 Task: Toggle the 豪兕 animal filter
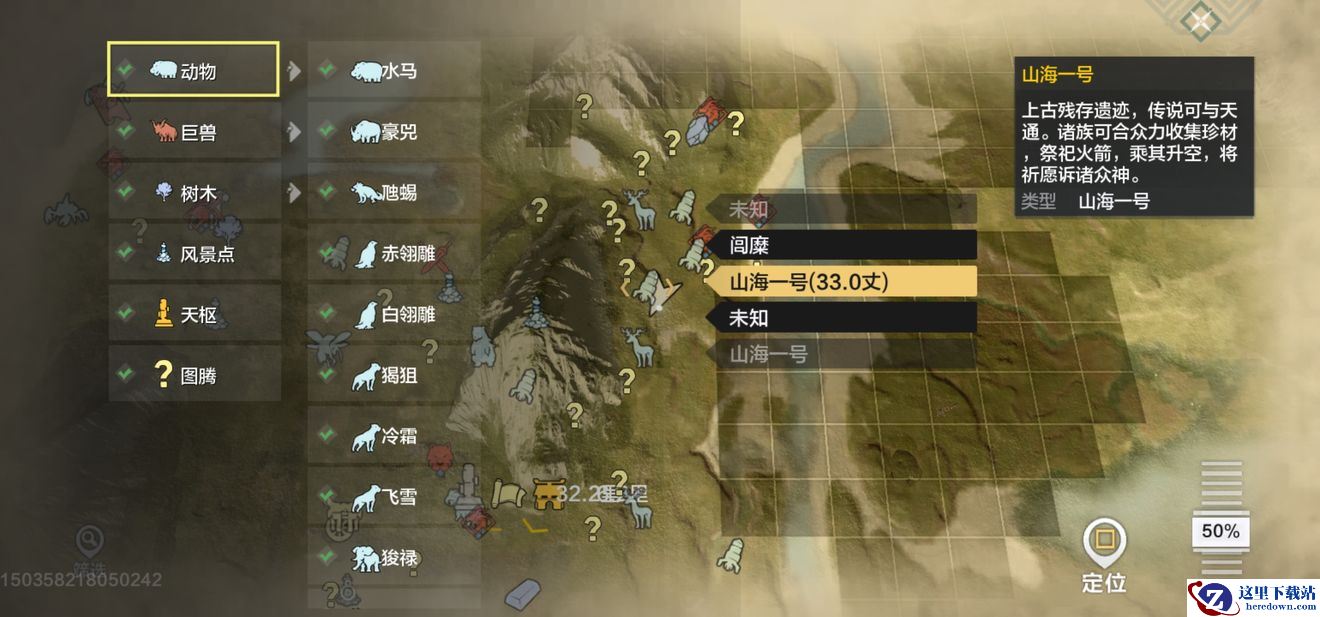click(x=393, y=131)
